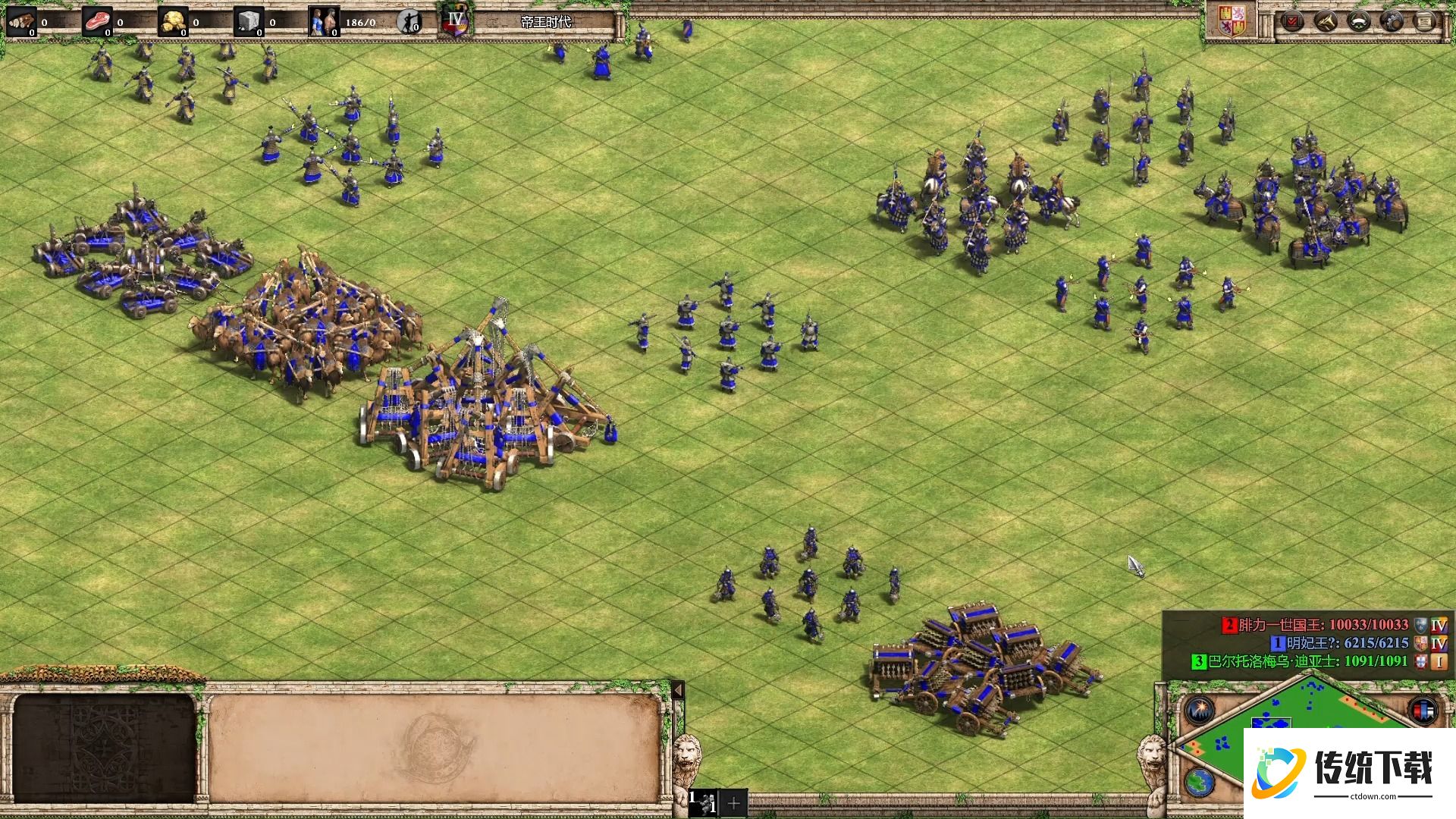Open the stone tablet main menu

click(x=1426, y=20)
